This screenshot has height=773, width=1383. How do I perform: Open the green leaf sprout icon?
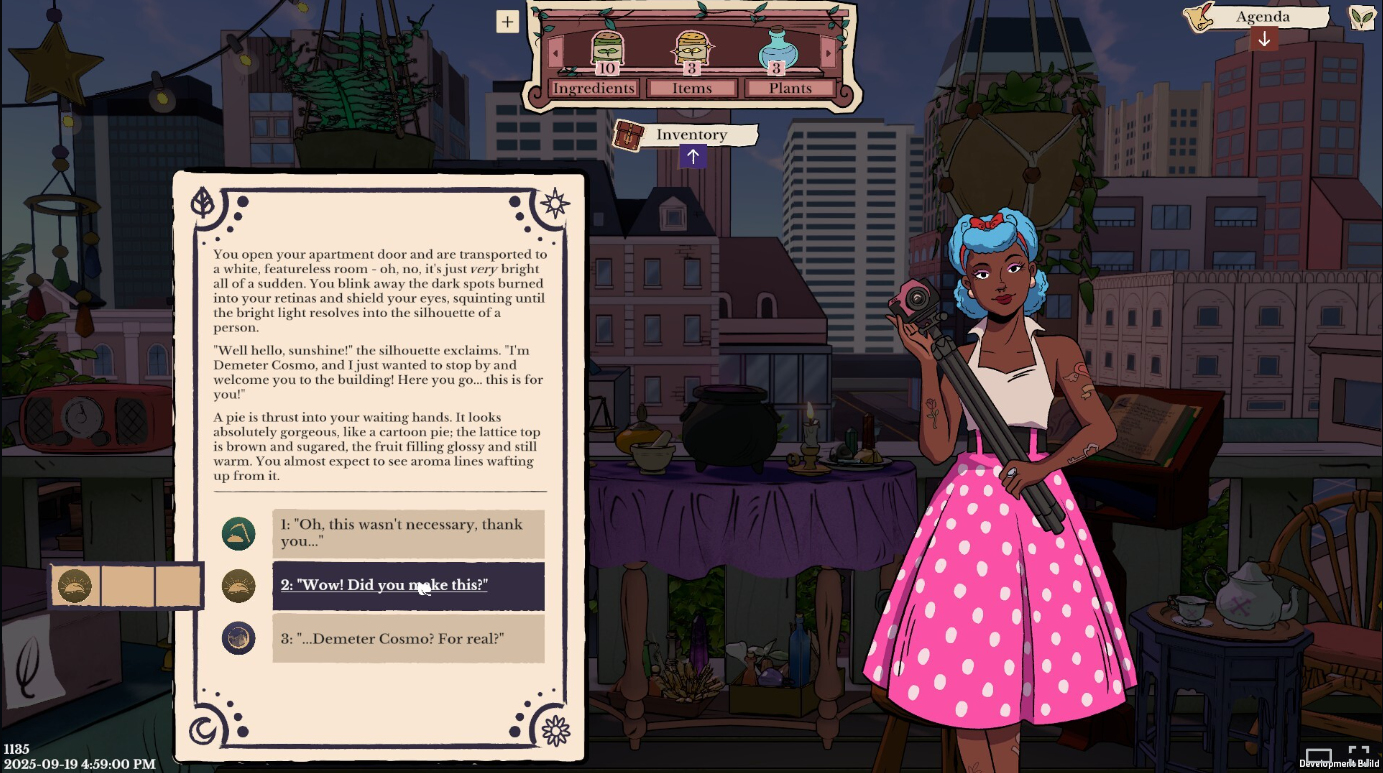[1361, 17]
